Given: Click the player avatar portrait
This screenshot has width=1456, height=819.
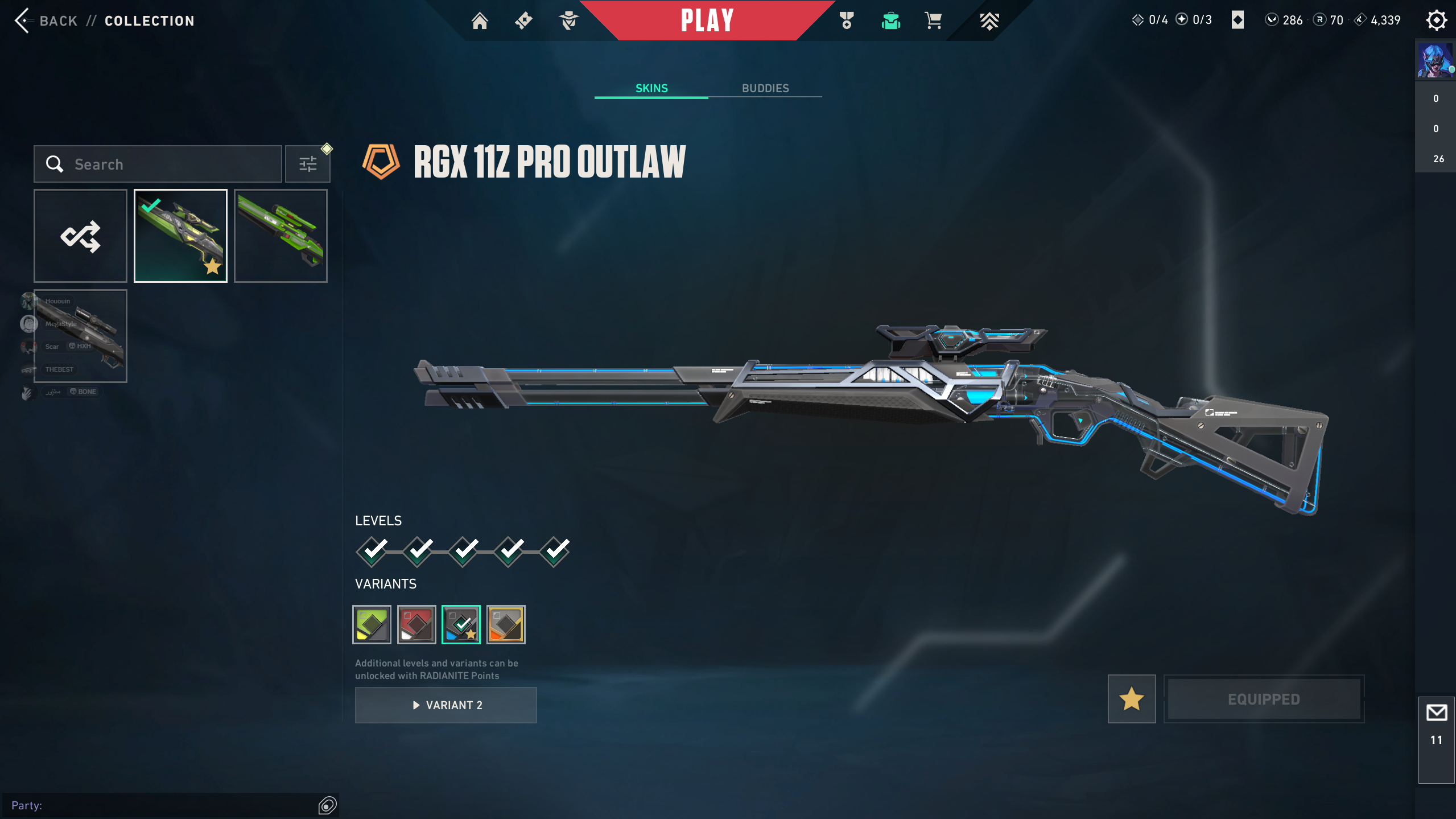Looking at the screenshot, I should (x=1435, y=60).
